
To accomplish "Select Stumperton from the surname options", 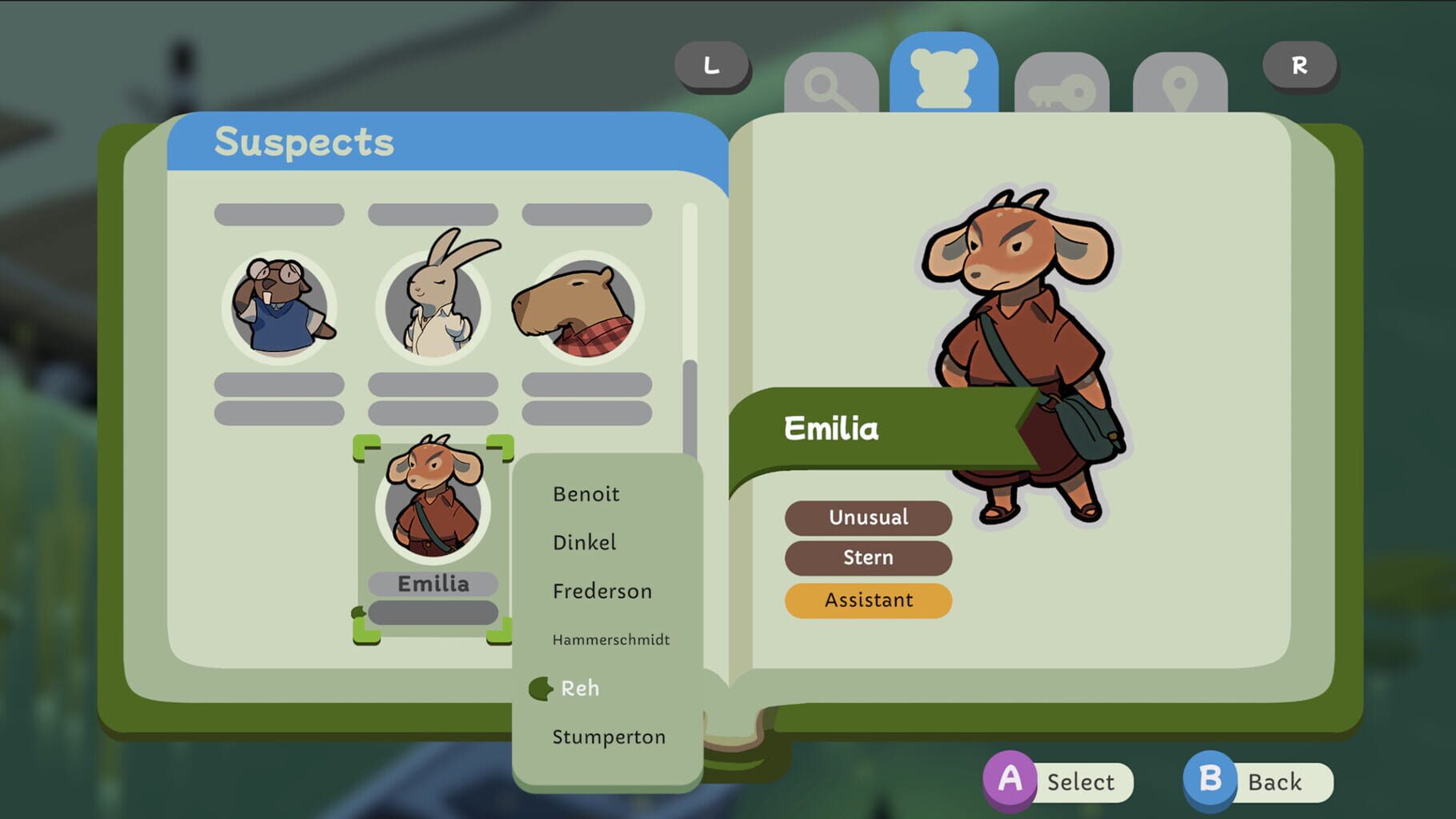I will [x=609, y=737].
